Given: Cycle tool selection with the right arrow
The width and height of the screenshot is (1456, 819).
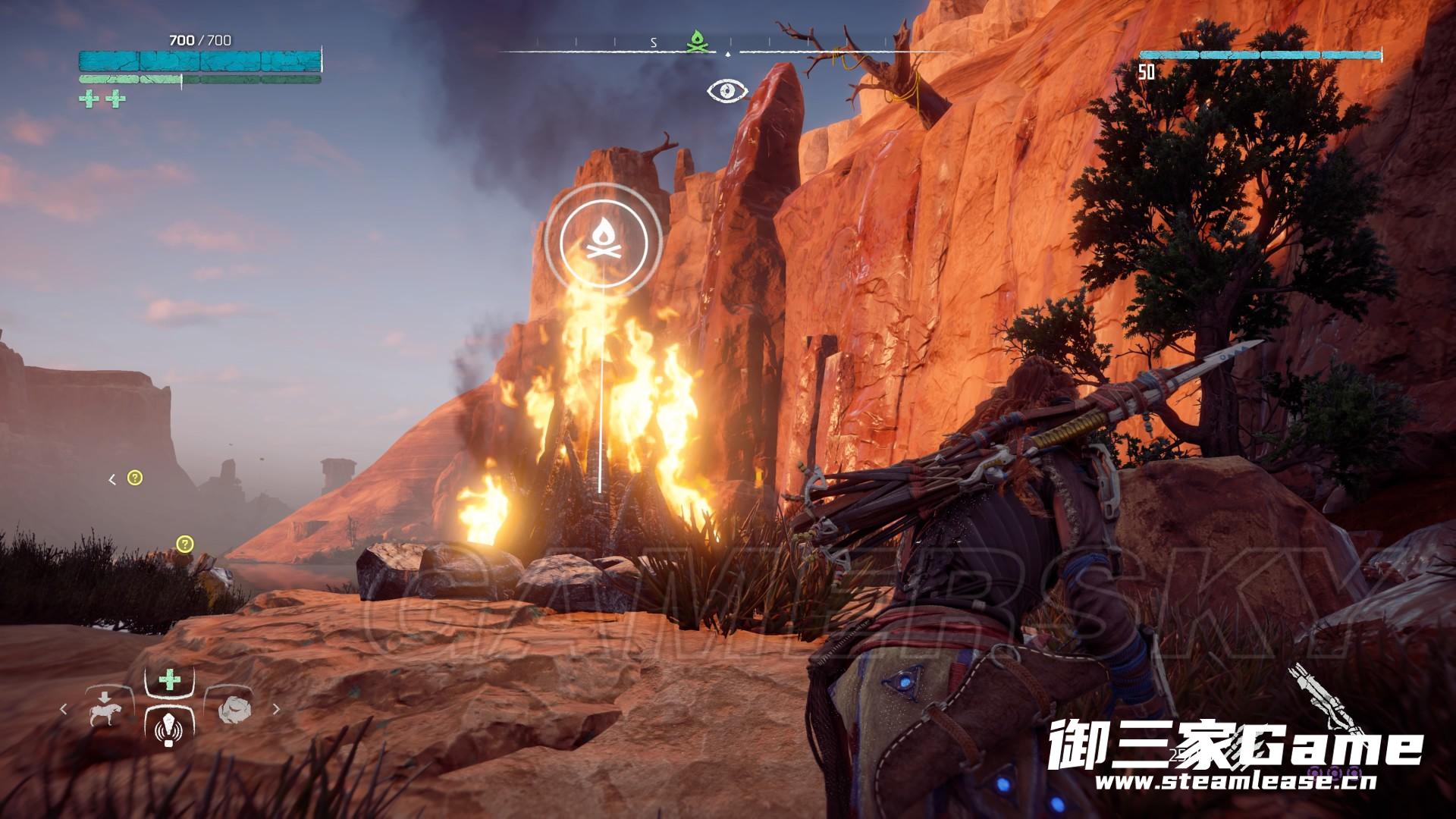Looking at the screenshot, I should pos(276,709).
